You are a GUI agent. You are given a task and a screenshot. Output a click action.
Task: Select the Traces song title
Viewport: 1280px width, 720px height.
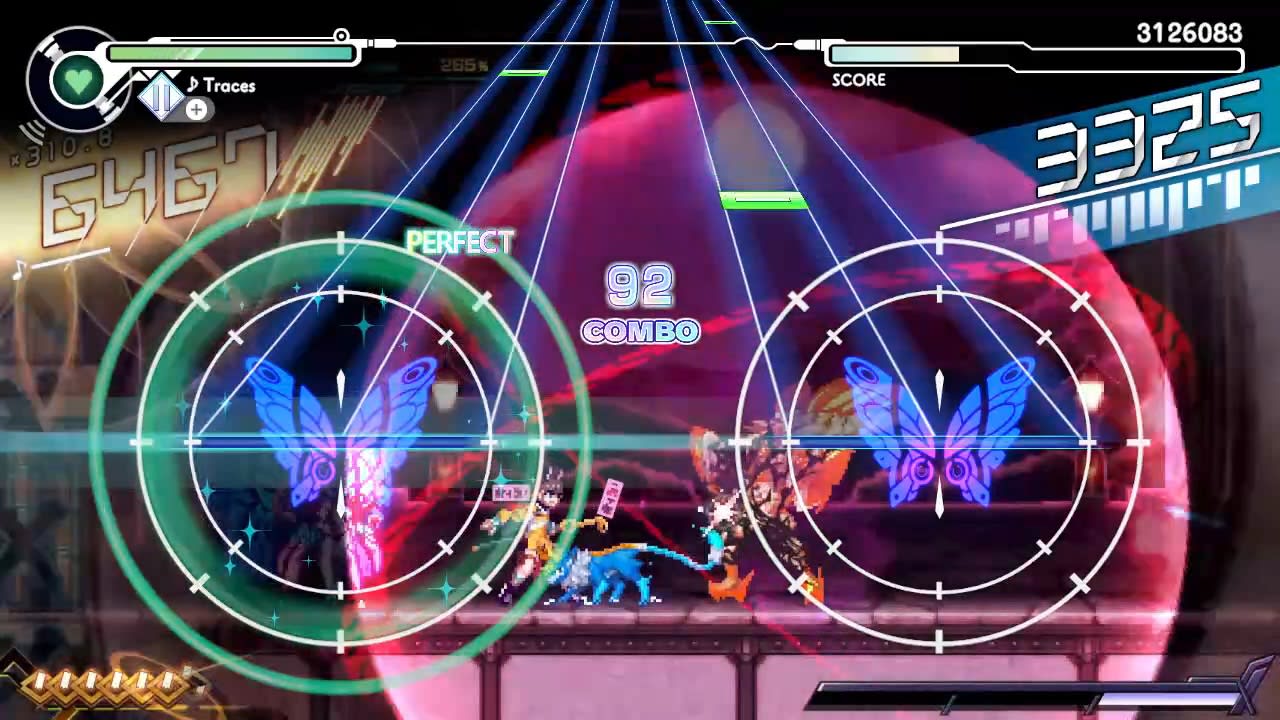pos(230,86)
